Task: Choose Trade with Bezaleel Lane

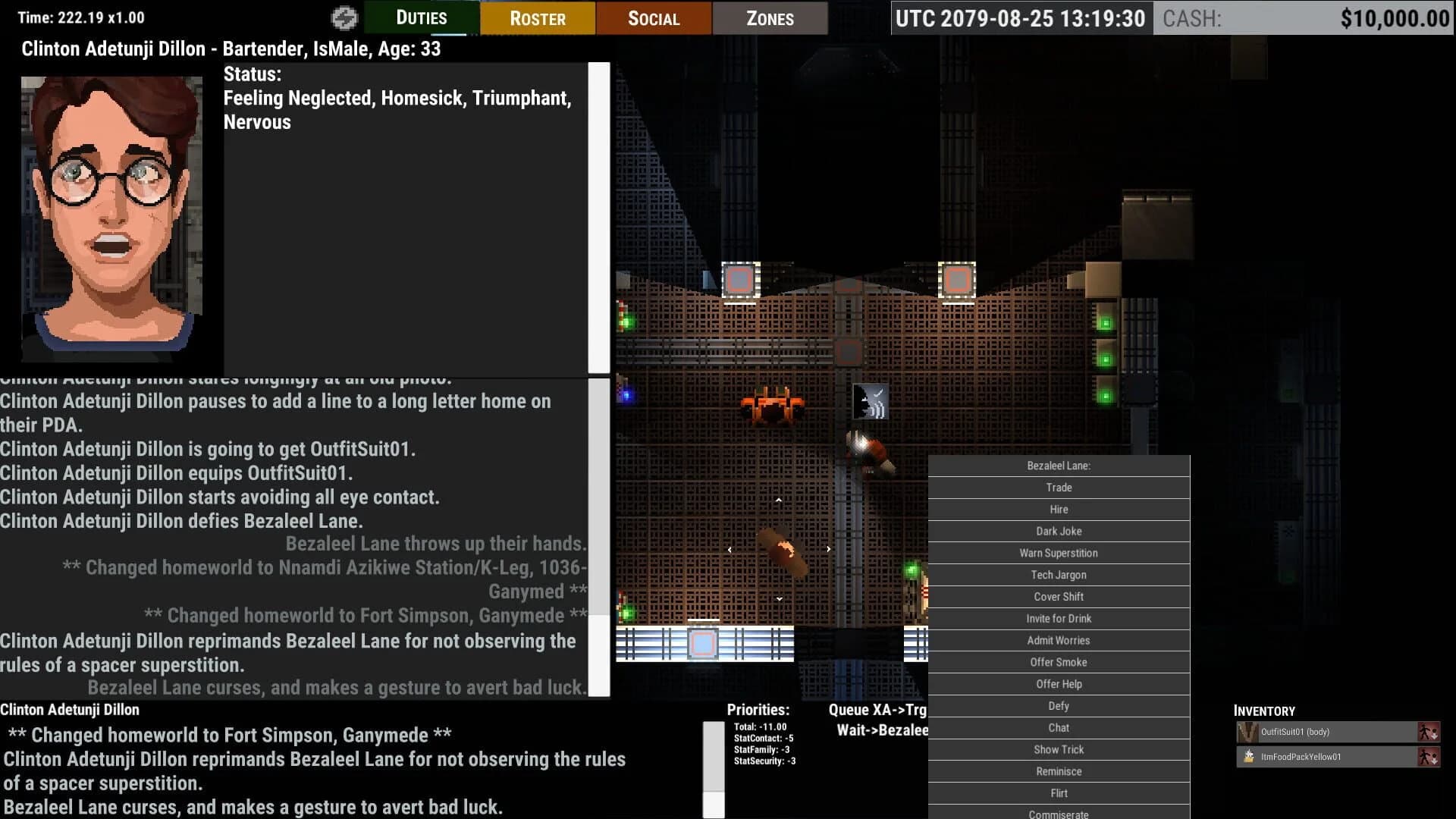Action: tap(1058, 488)
